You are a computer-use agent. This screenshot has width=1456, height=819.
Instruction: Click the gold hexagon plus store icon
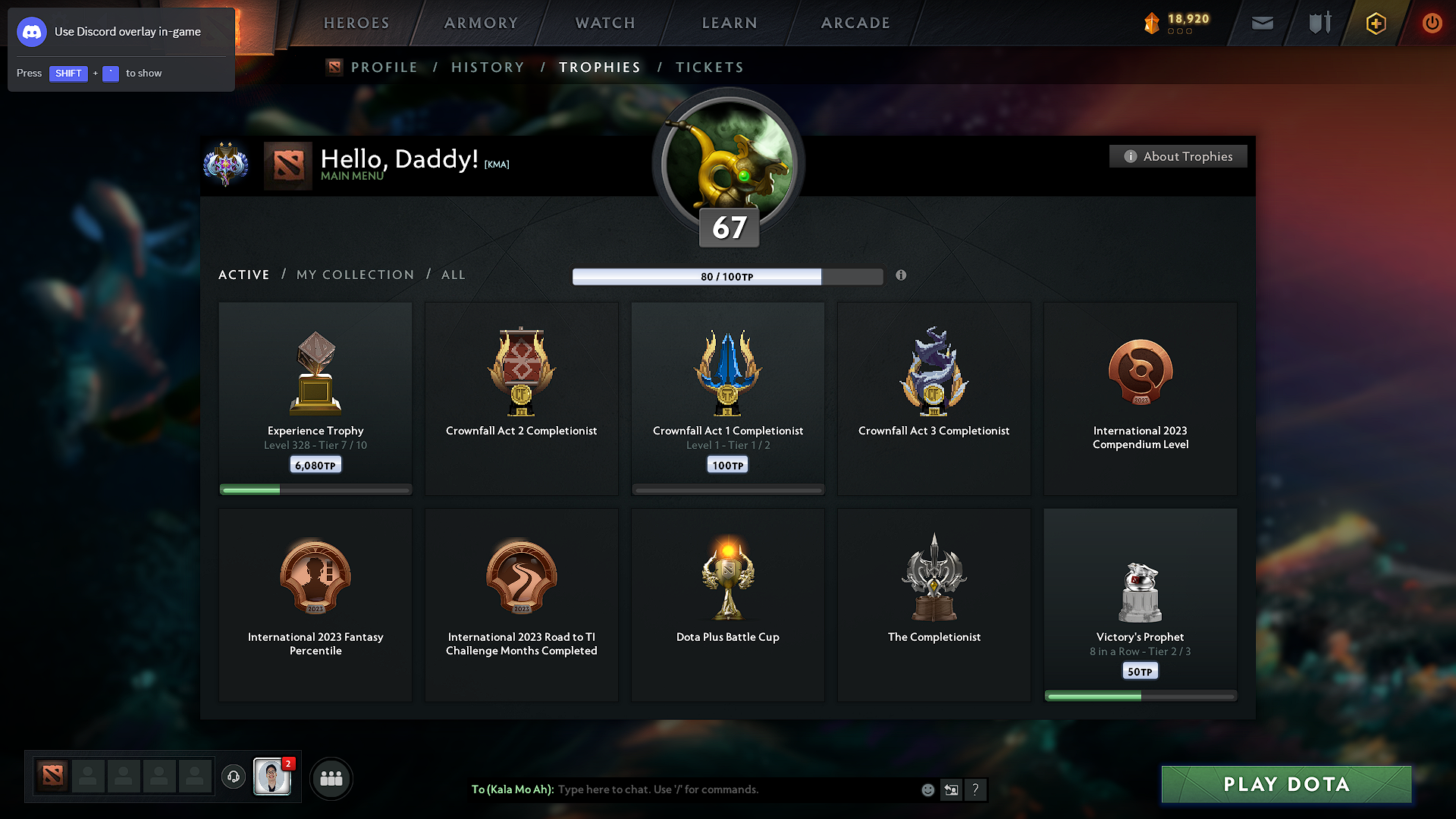coord(1375,24)
